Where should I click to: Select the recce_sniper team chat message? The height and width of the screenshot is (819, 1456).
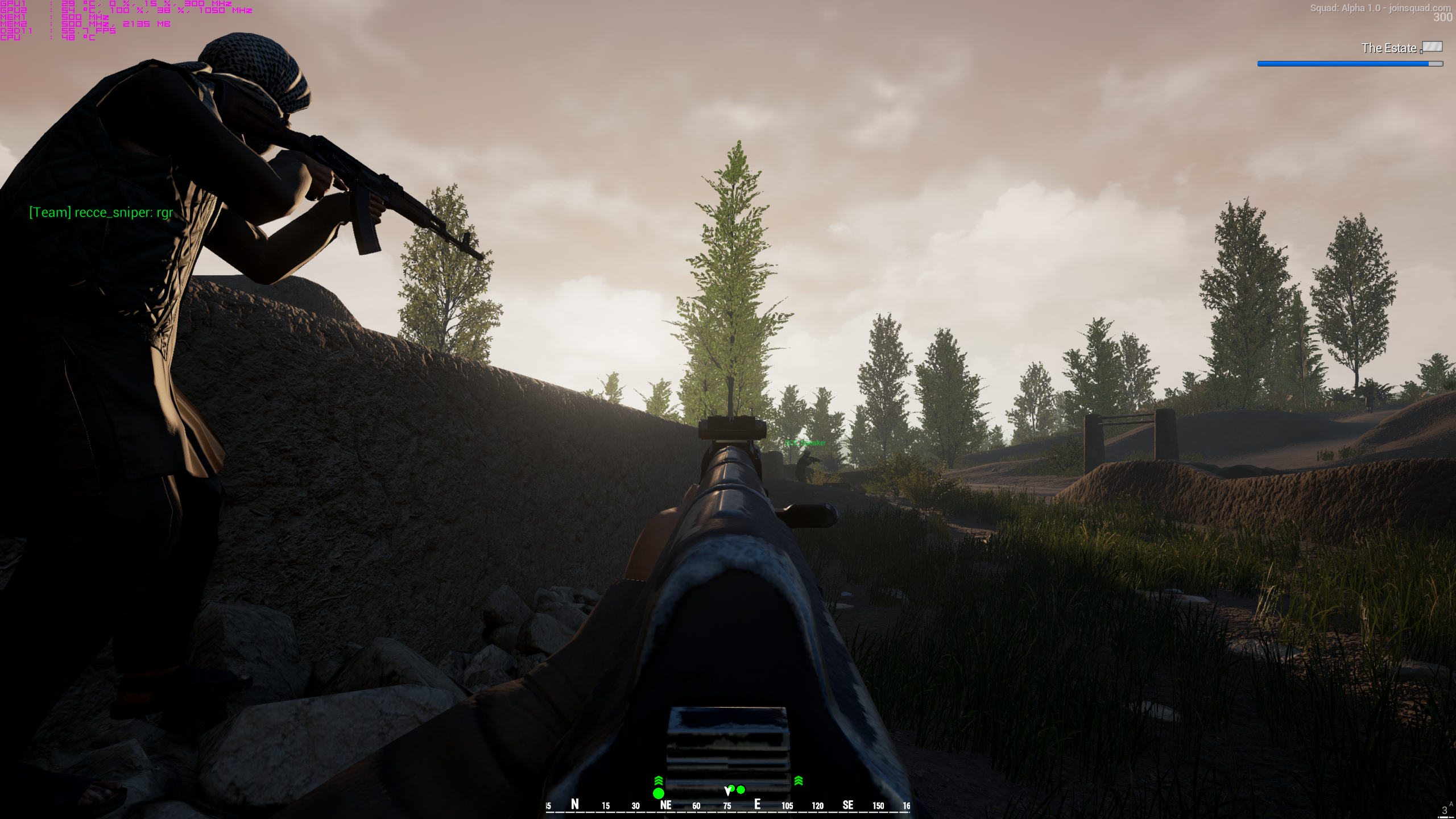pyautogui.click(x=101, y=213)
